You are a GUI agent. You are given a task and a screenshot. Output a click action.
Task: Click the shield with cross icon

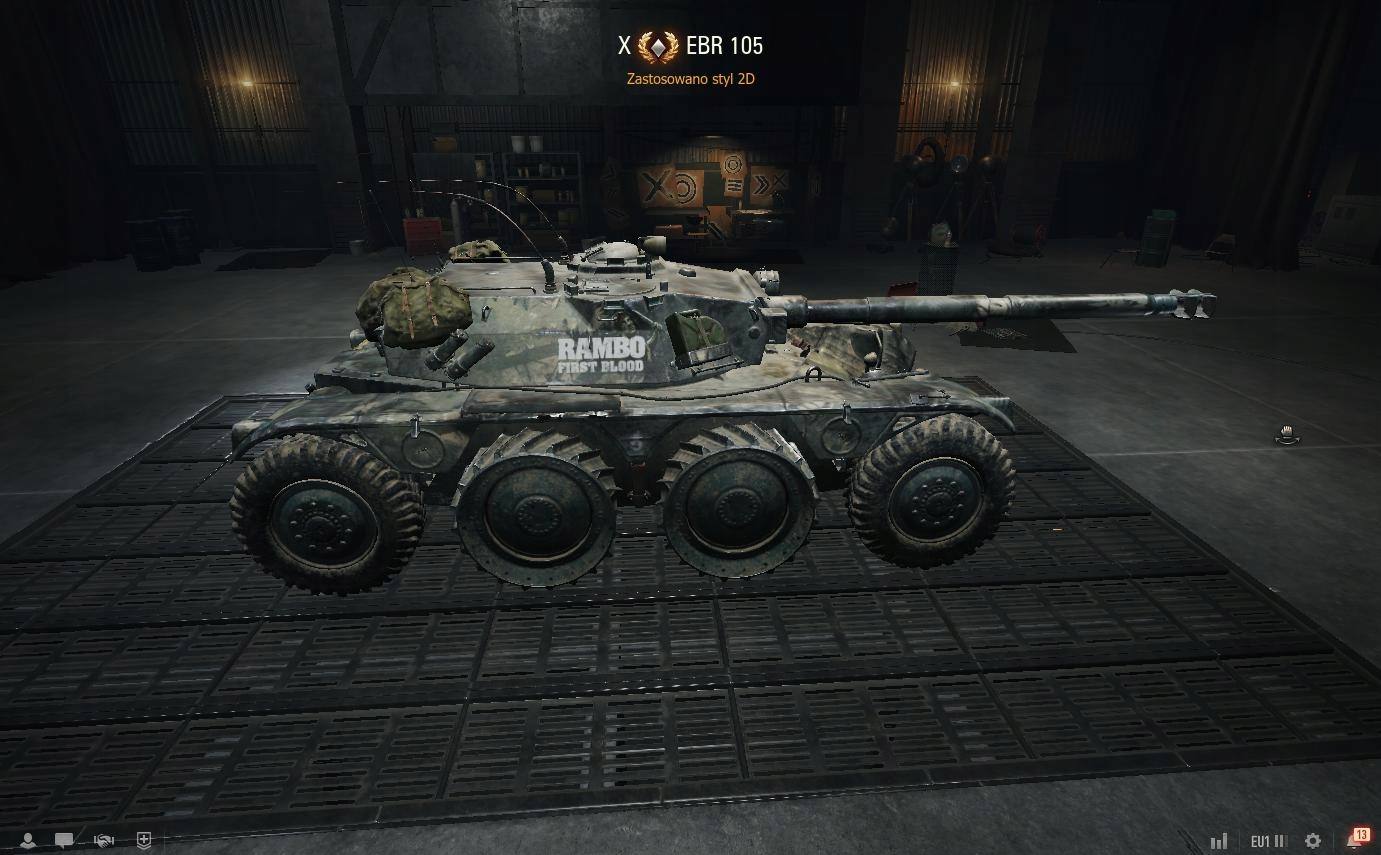pos(144,841)
